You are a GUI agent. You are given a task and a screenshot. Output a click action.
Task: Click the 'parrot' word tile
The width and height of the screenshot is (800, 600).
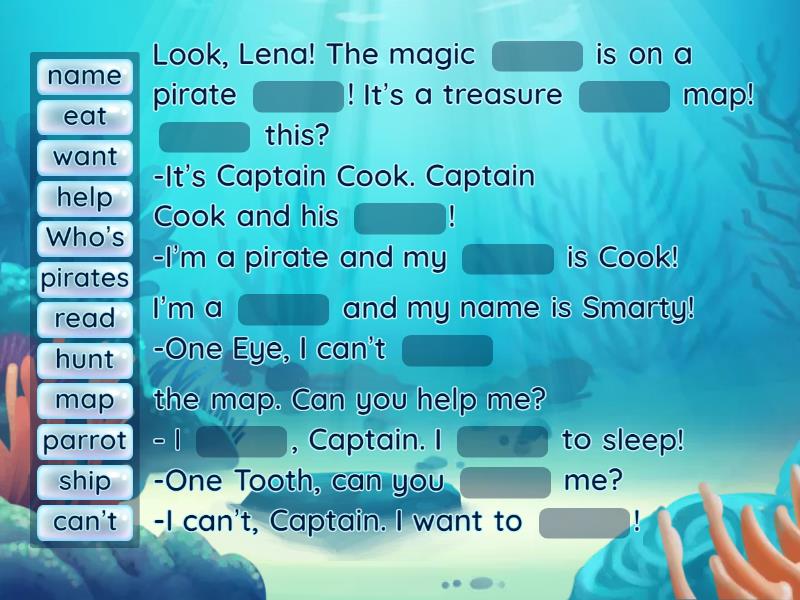pyautogui.click(x=85, y=440)
